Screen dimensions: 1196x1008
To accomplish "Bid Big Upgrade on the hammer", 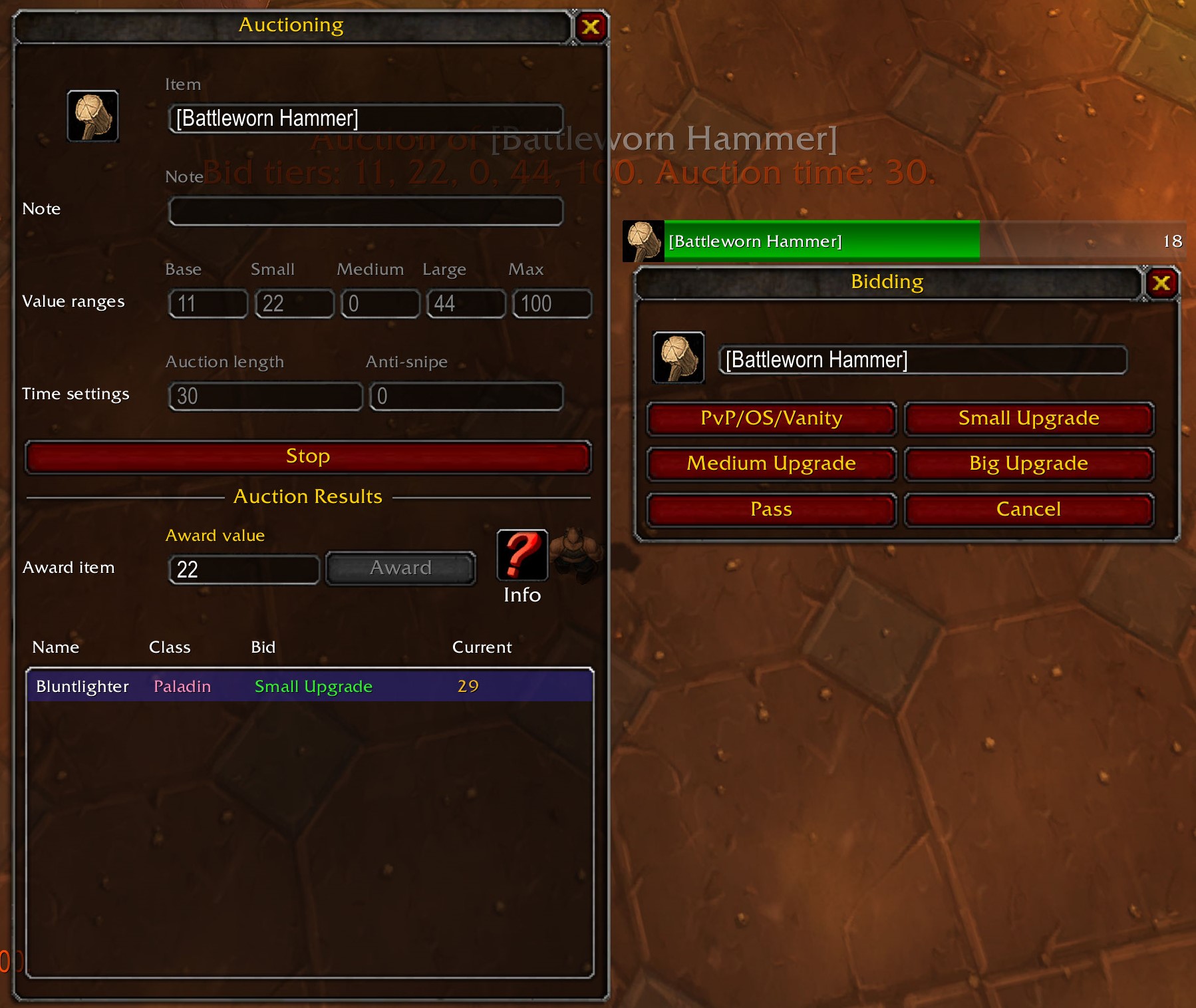I will 1028,464.
